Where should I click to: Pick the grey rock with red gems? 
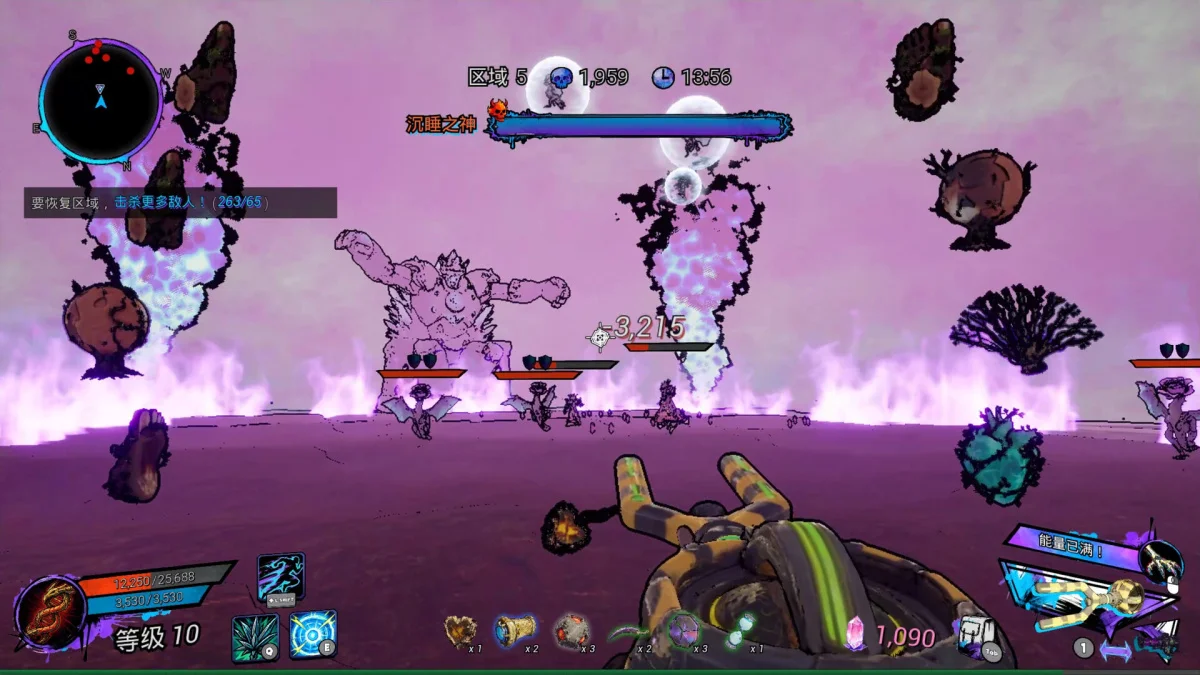click(x=571, y=631)
